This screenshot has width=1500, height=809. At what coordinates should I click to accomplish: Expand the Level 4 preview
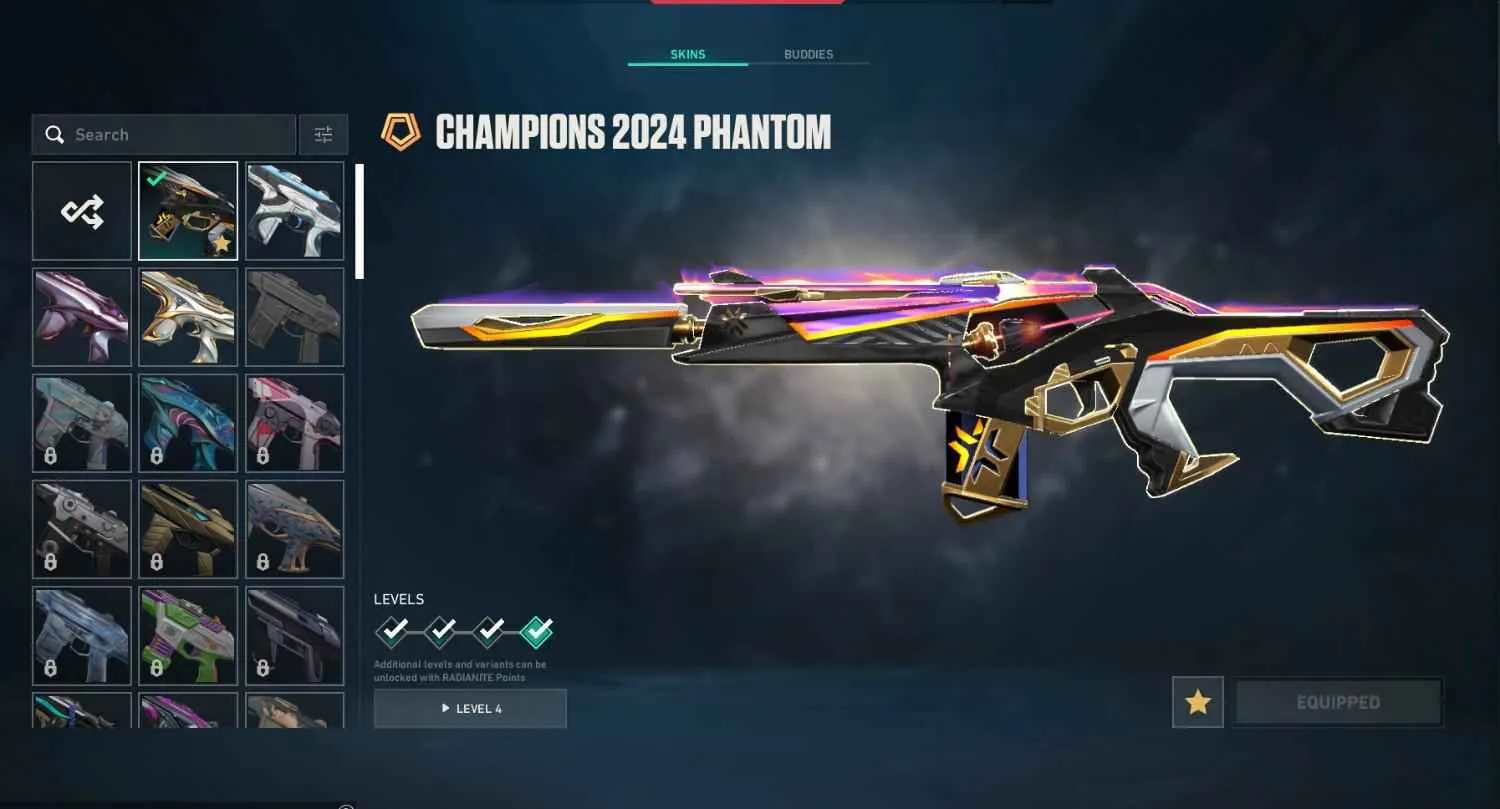[470, 708]
